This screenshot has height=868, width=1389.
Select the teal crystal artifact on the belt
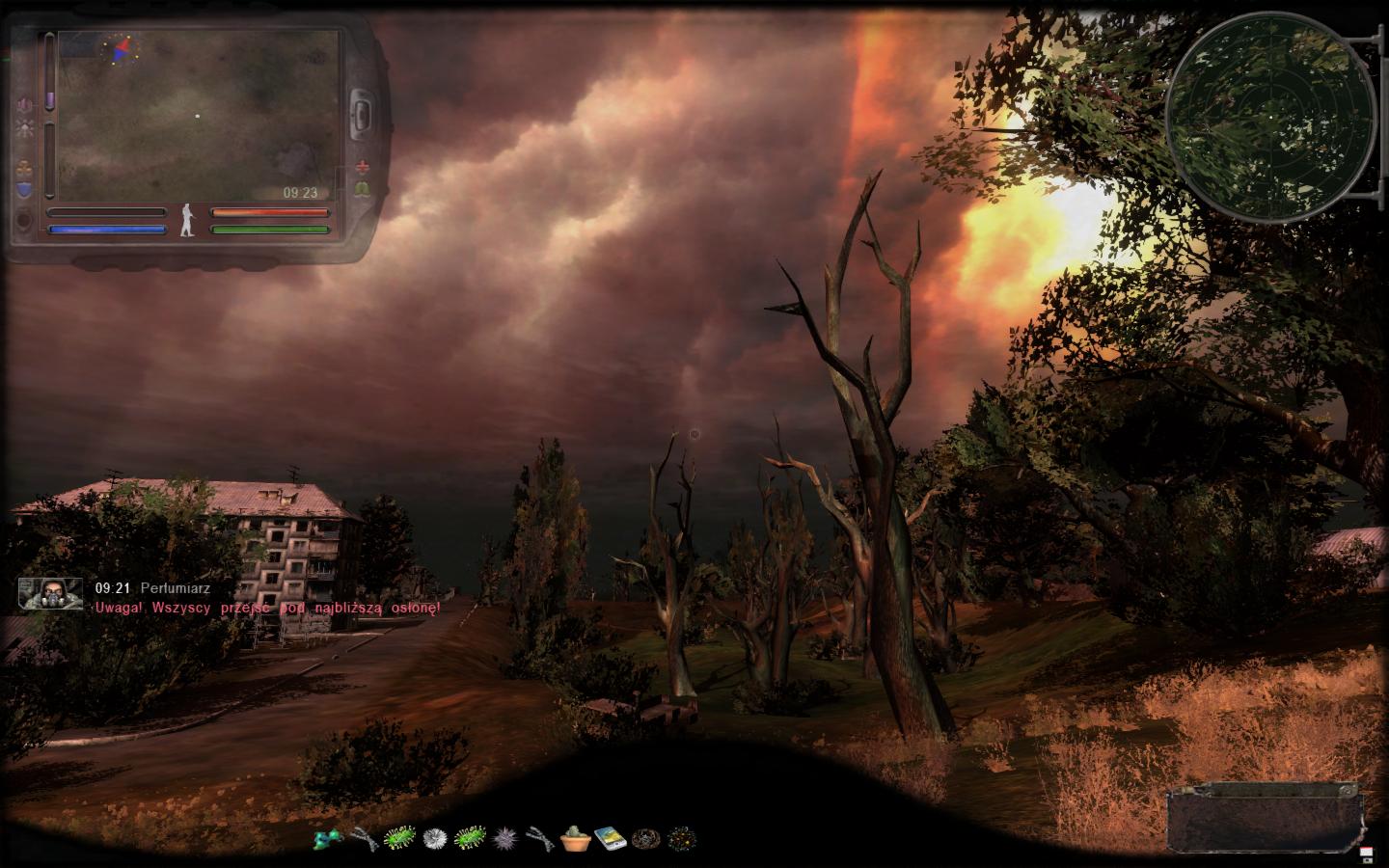pos(328,838)
